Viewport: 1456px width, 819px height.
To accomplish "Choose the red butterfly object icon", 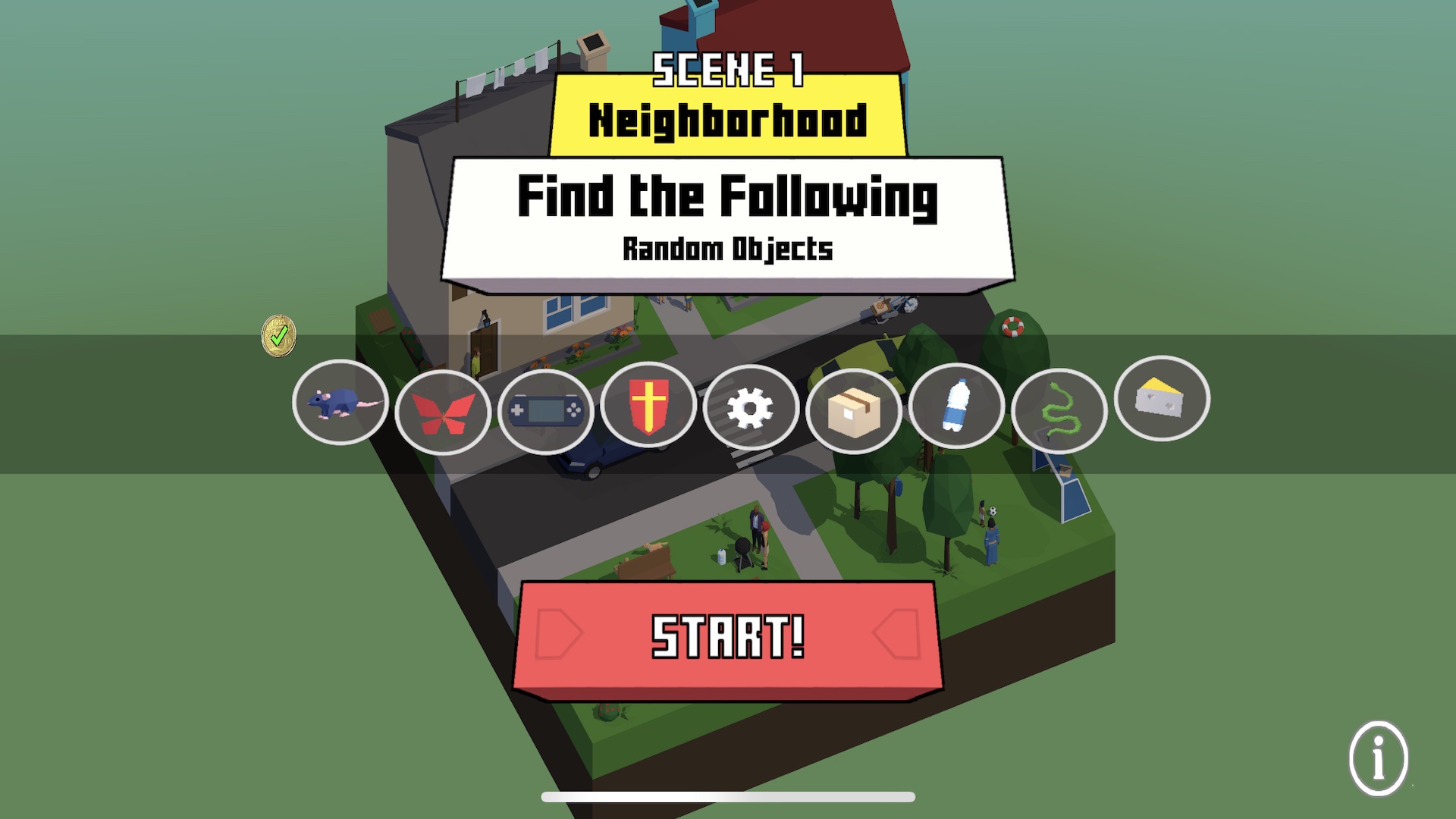I will (443, 413).
